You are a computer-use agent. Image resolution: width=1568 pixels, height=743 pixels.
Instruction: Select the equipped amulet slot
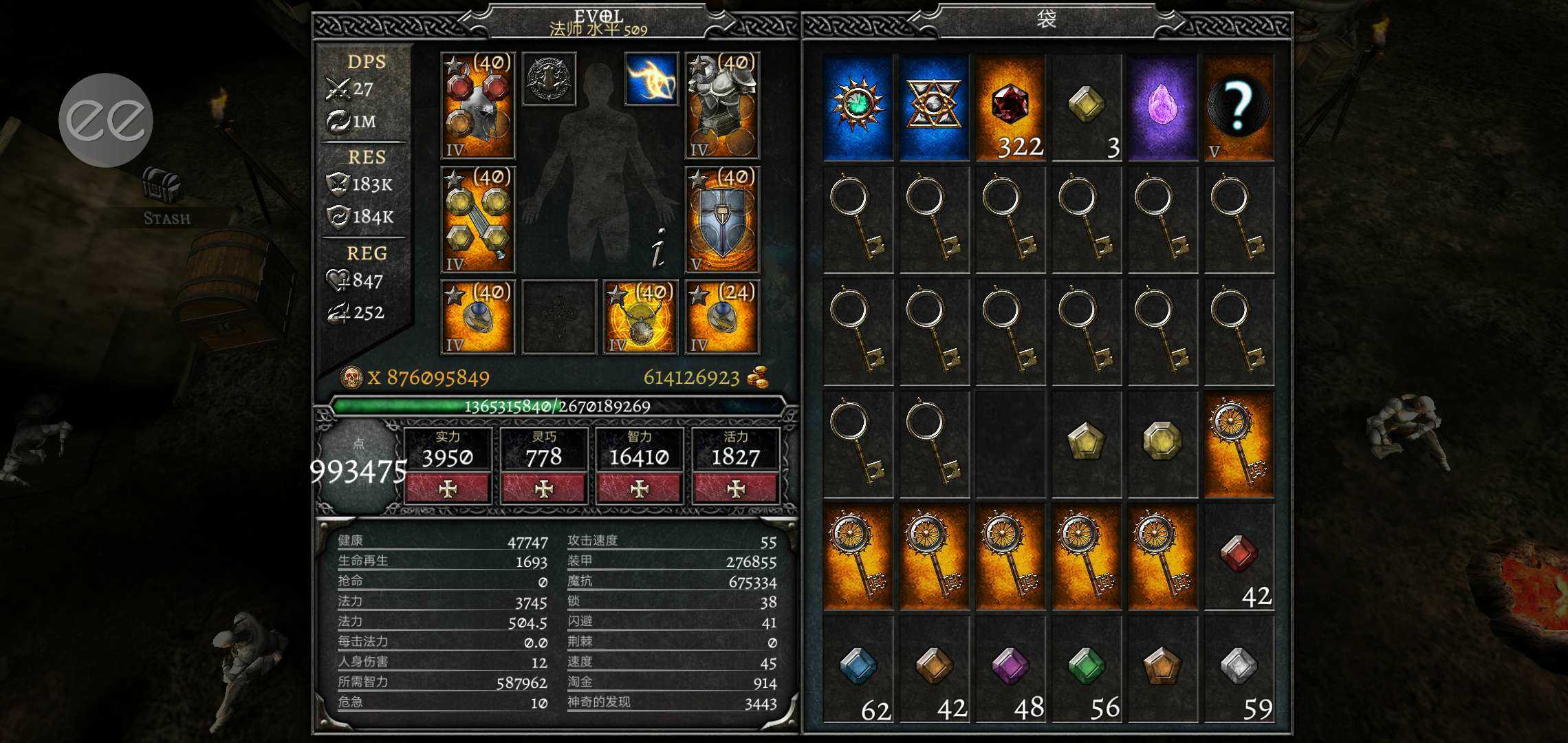pos(640,317)
